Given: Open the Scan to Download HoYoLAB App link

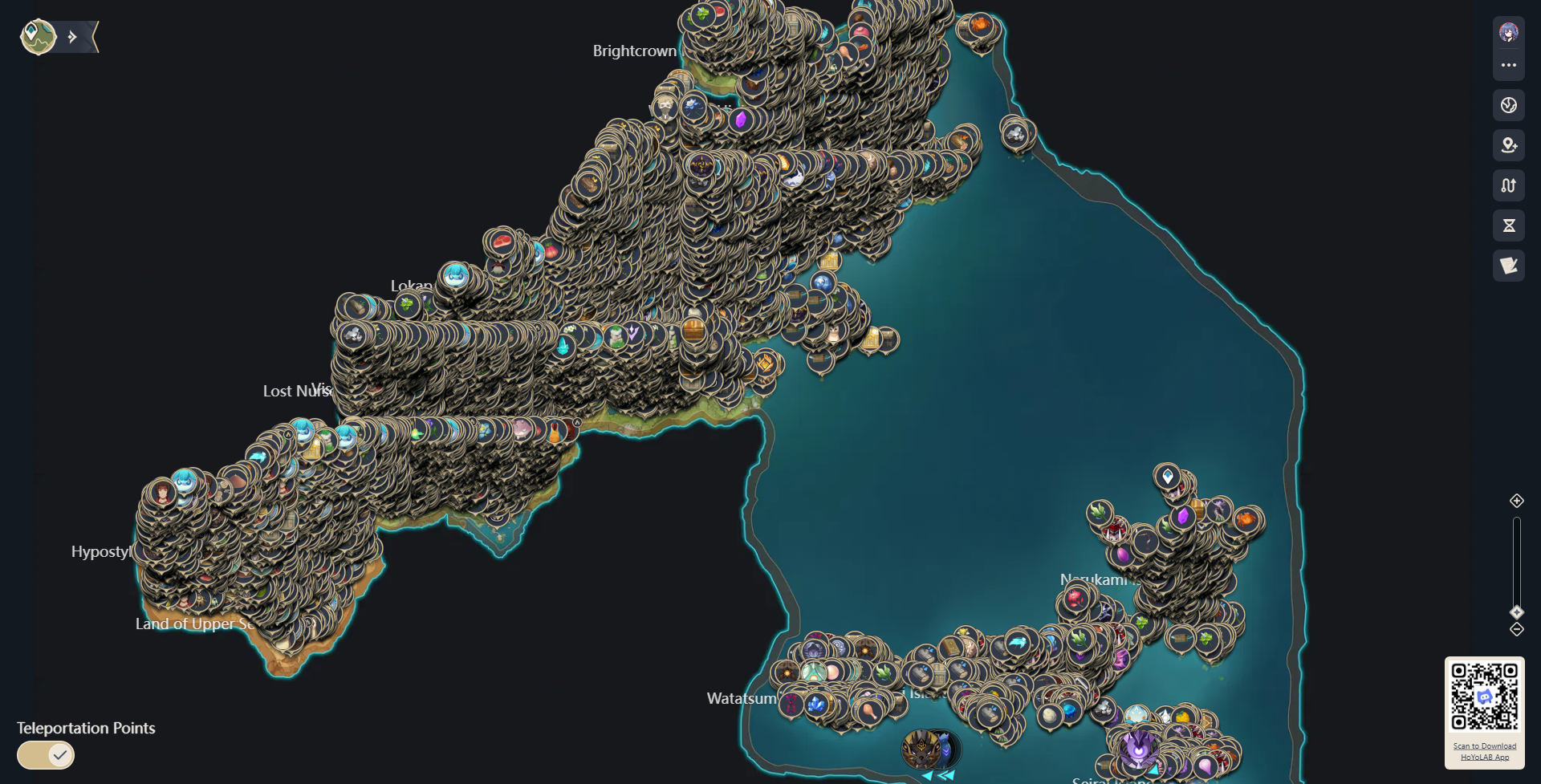Looking at the screenshot, I should click(x=1485, y=750).
